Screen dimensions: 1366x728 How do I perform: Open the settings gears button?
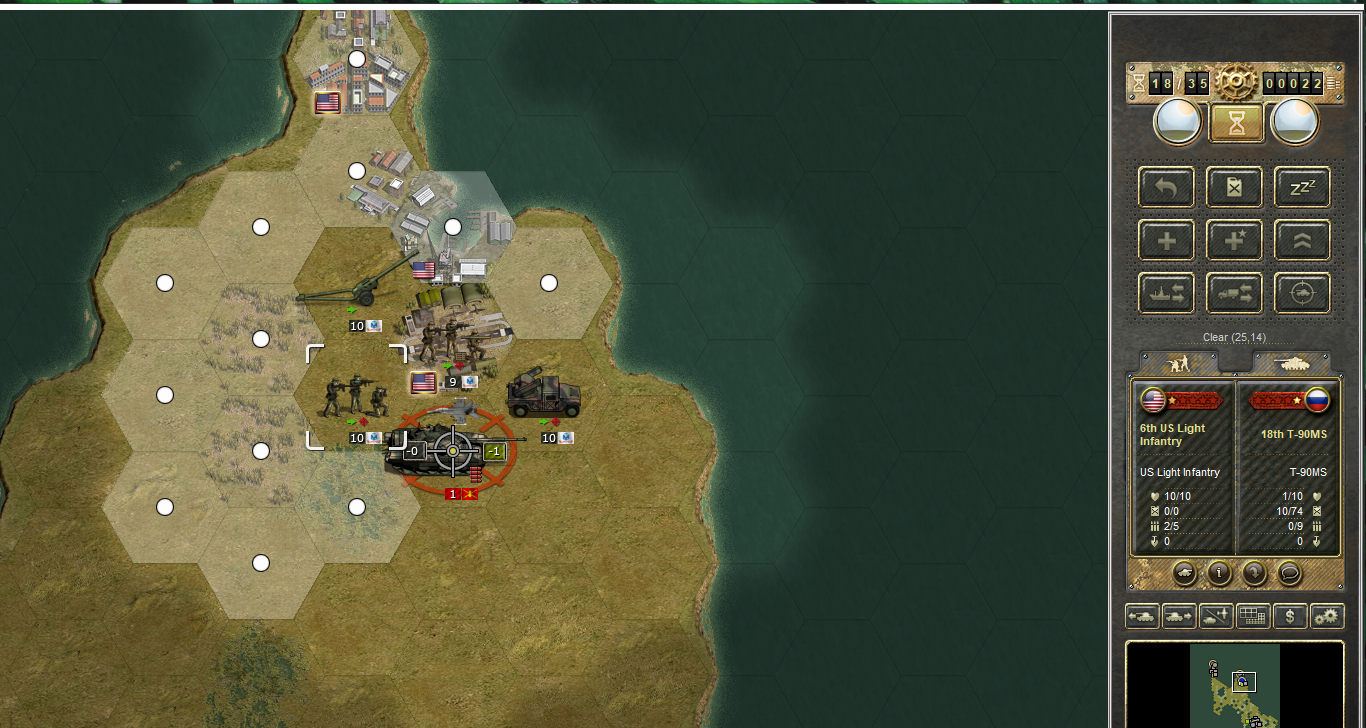coord(1327,616)
